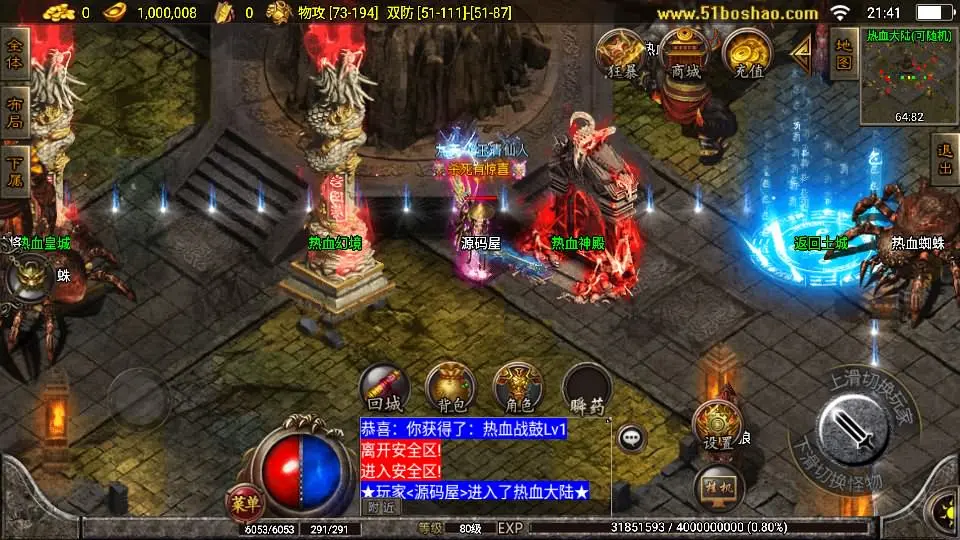Open the 角色 character sheet
Viewport: 960px width, 540px height.
pyautogui.click(x=519, y=388)
